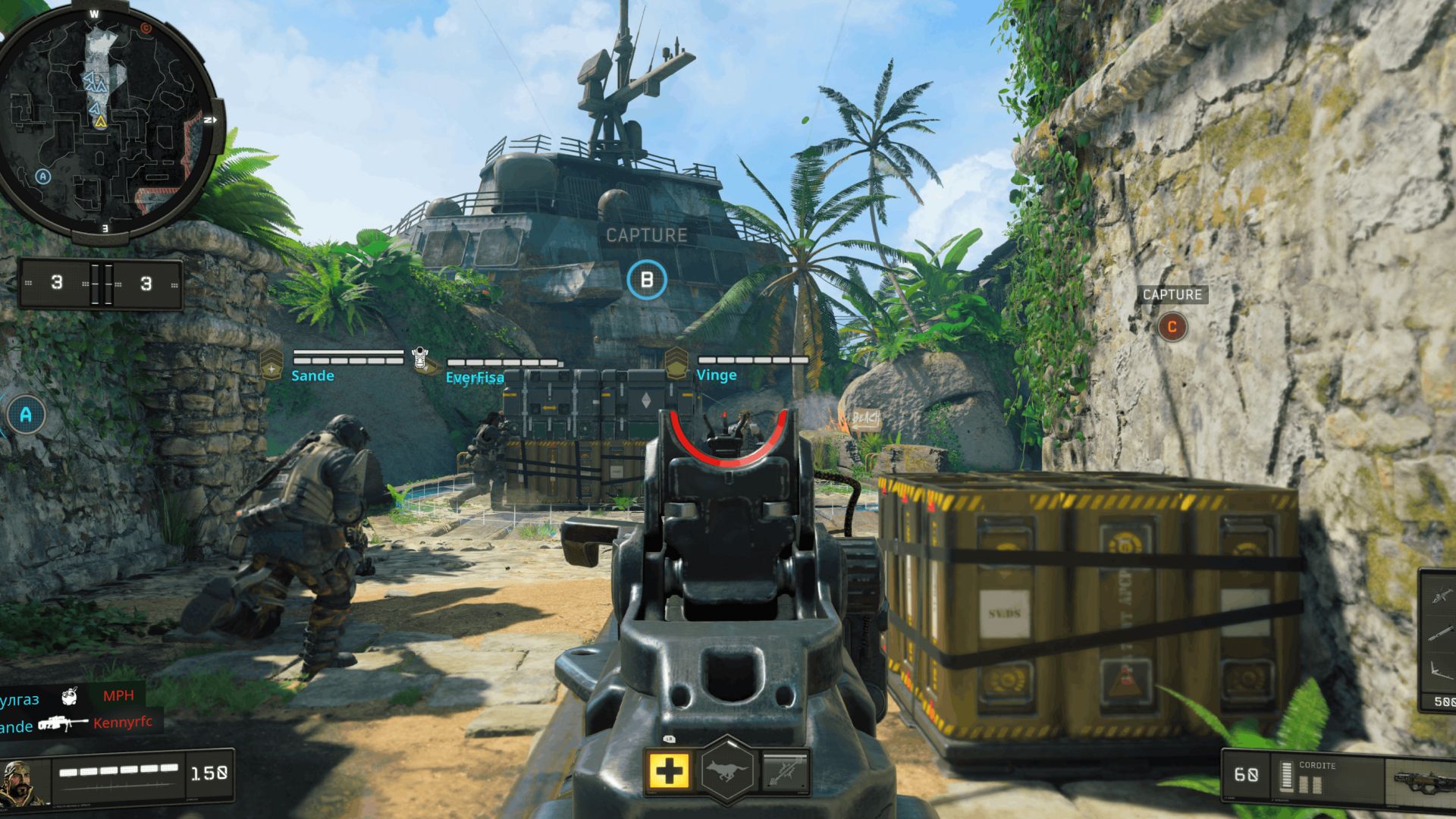
Task: Select the B capture objective marker
Action: coord(647,280)
